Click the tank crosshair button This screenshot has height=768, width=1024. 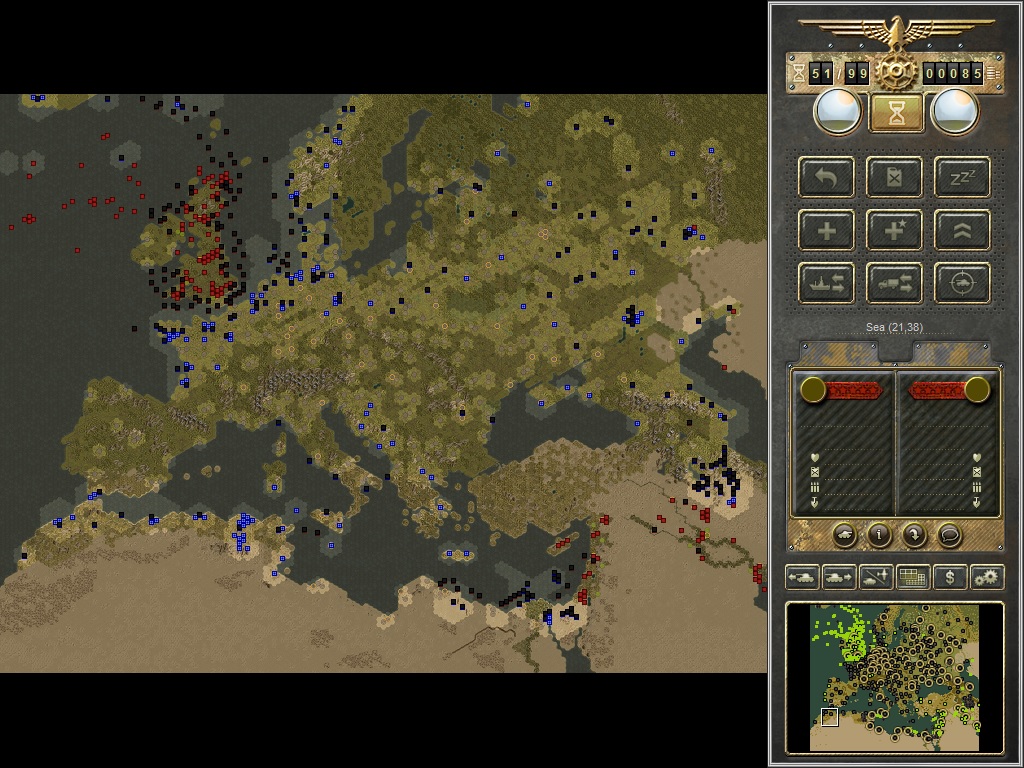coord(962,284)
